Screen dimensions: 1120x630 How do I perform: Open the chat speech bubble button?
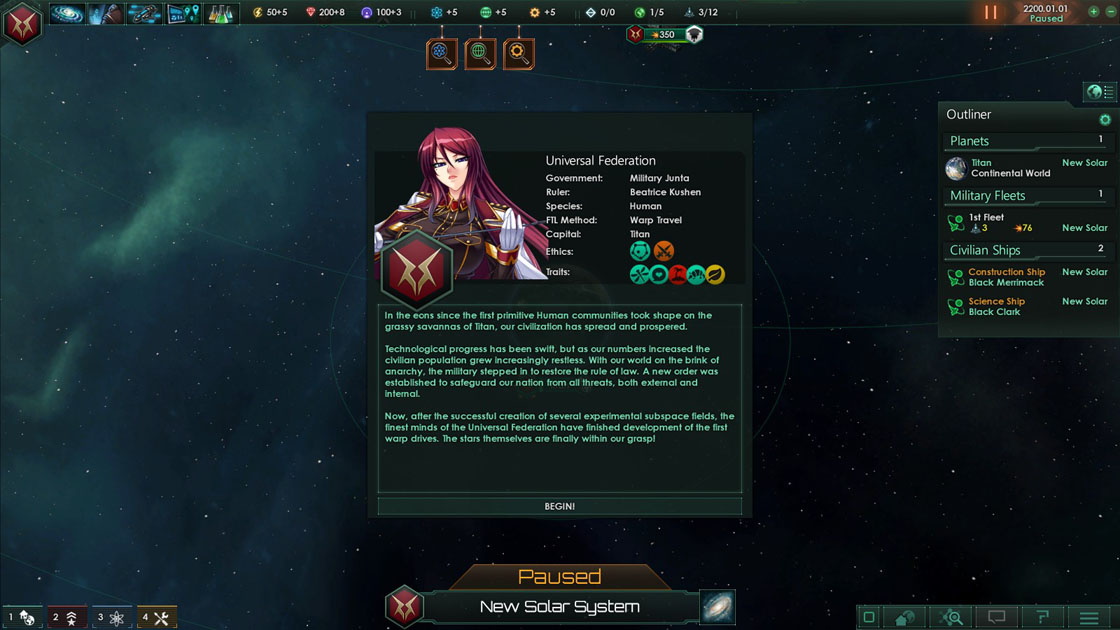pyautogui.click(x=996, y=617)
